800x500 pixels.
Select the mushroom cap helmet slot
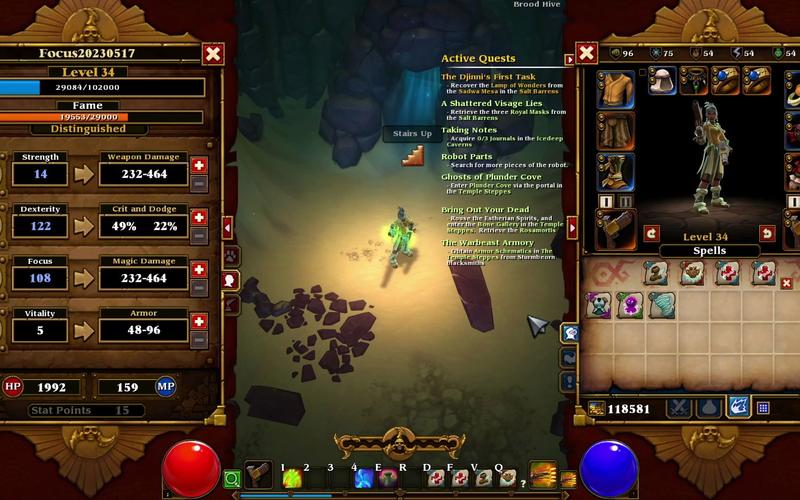[662, 80]
